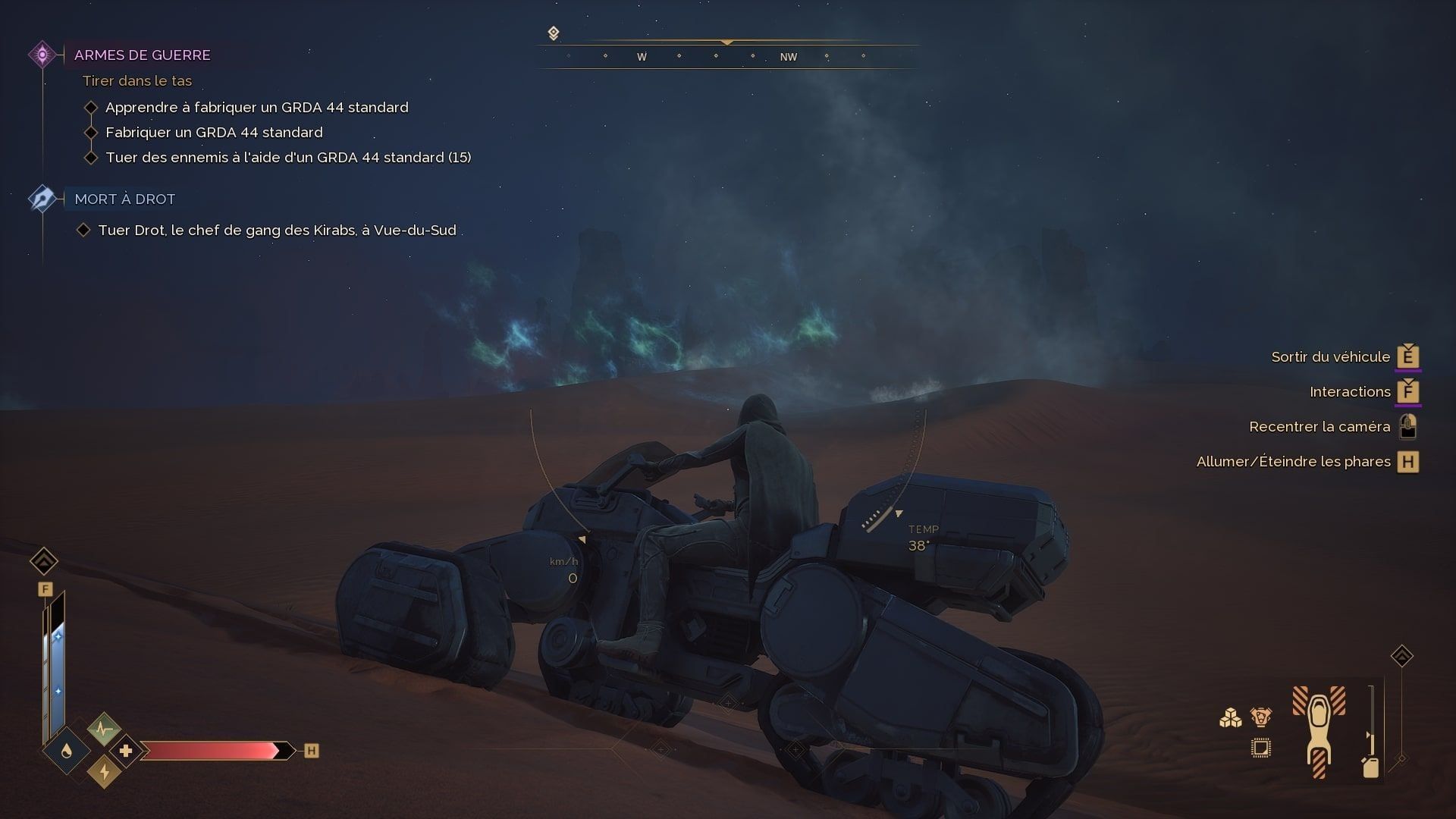
Task: Click the health cross icon
Action: [126, 751]
